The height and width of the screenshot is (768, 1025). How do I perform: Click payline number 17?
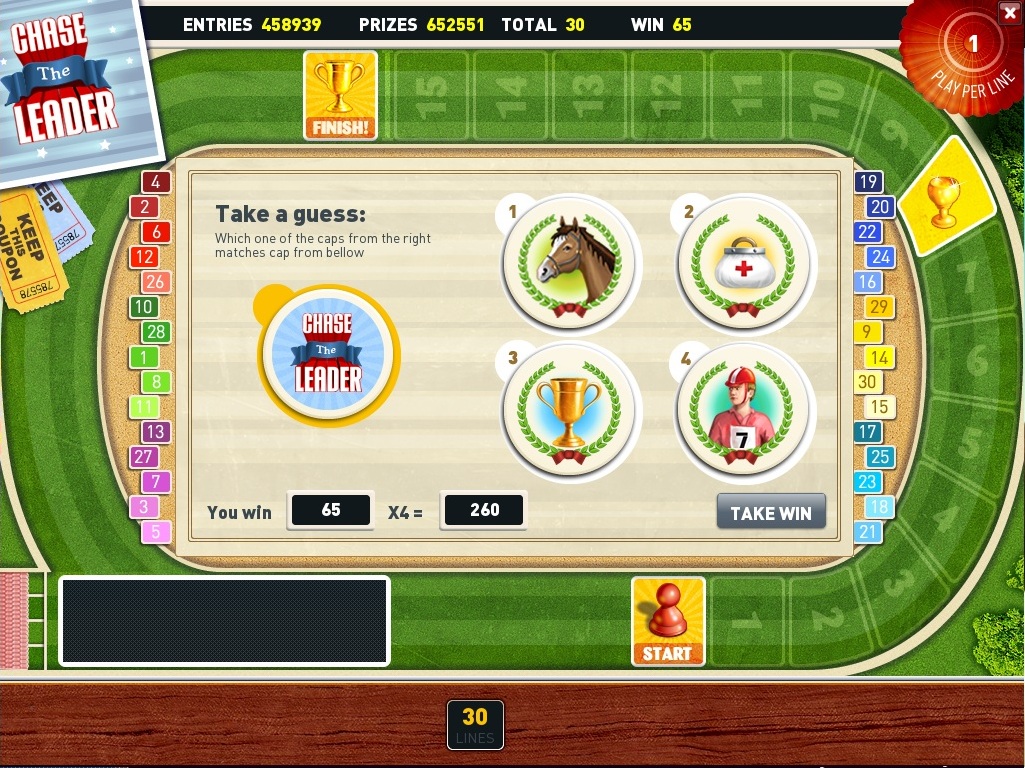pyautogui.click(x=867, y=432)
